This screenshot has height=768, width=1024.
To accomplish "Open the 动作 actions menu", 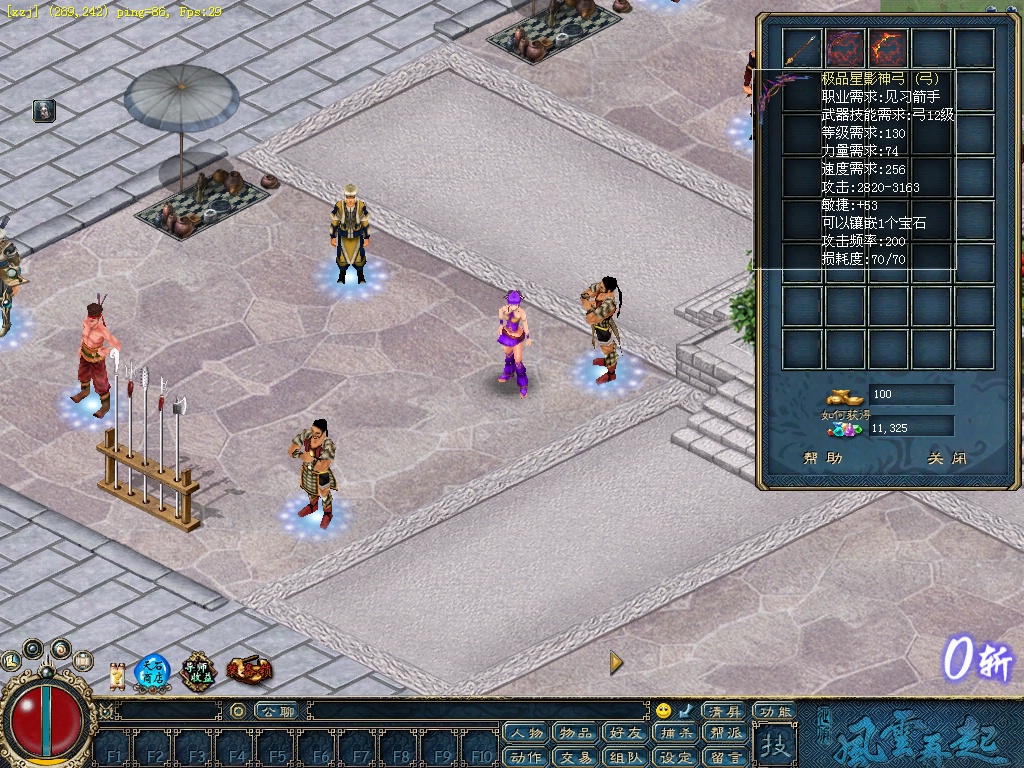I will (527, 757).
